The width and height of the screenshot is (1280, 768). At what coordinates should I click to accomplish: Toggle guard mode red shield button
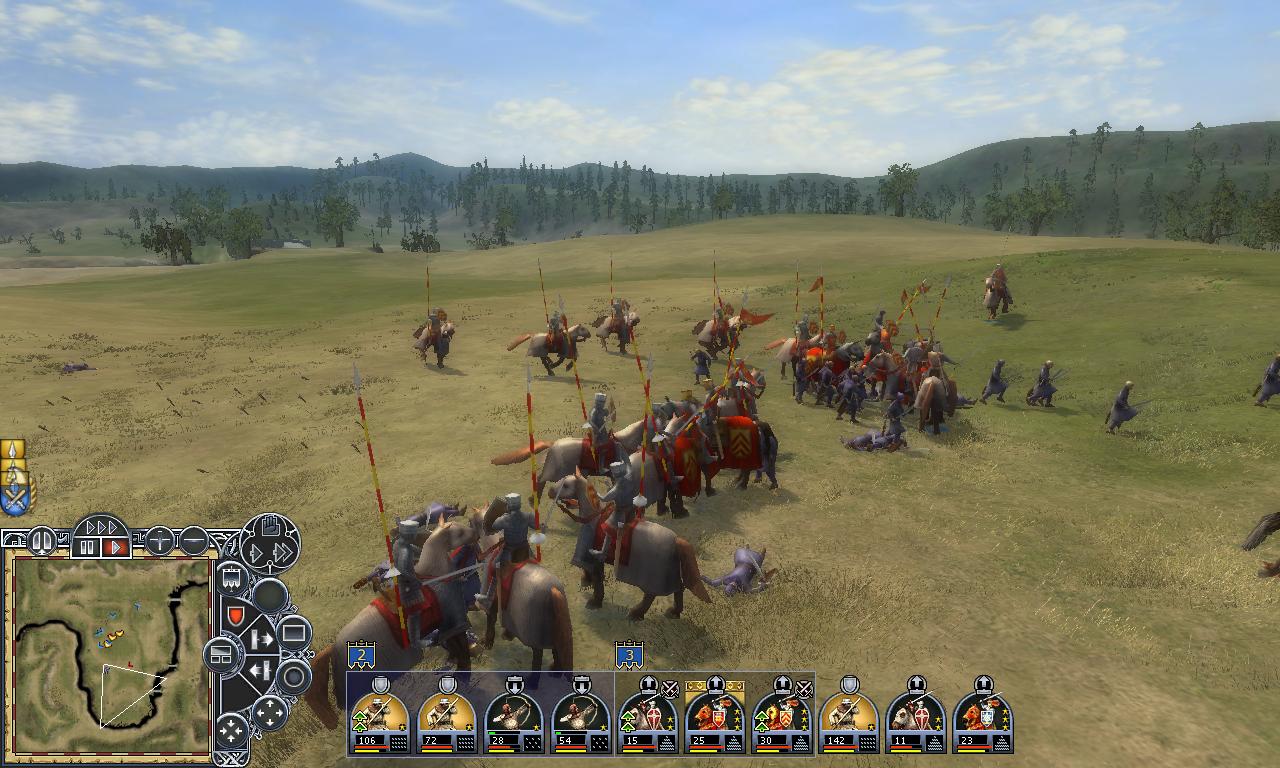pyautogui.click(x=234, y=615)
